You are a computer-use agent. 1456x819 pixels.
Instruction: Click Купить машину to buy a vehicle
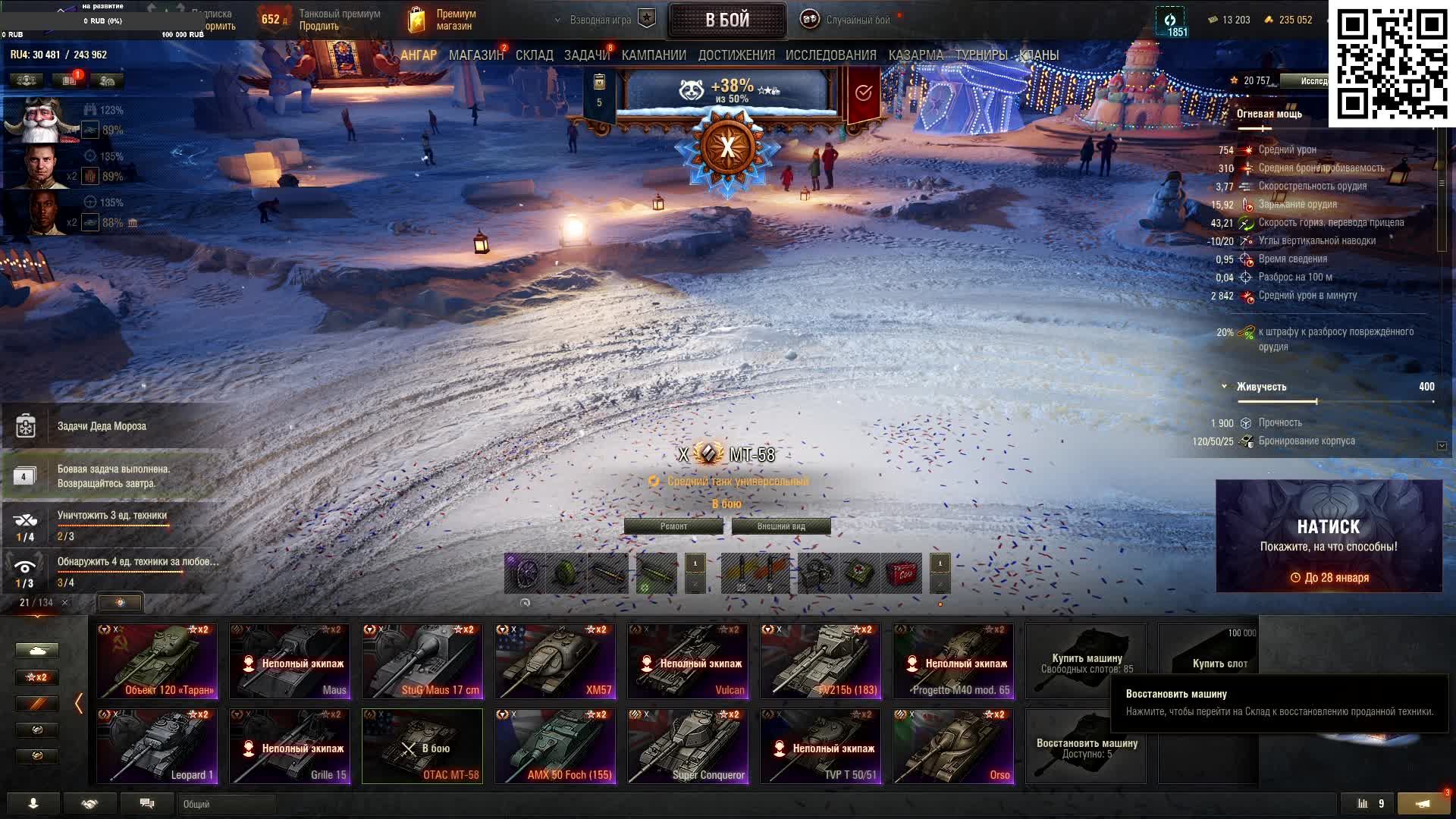click(x=1086, y=661)
